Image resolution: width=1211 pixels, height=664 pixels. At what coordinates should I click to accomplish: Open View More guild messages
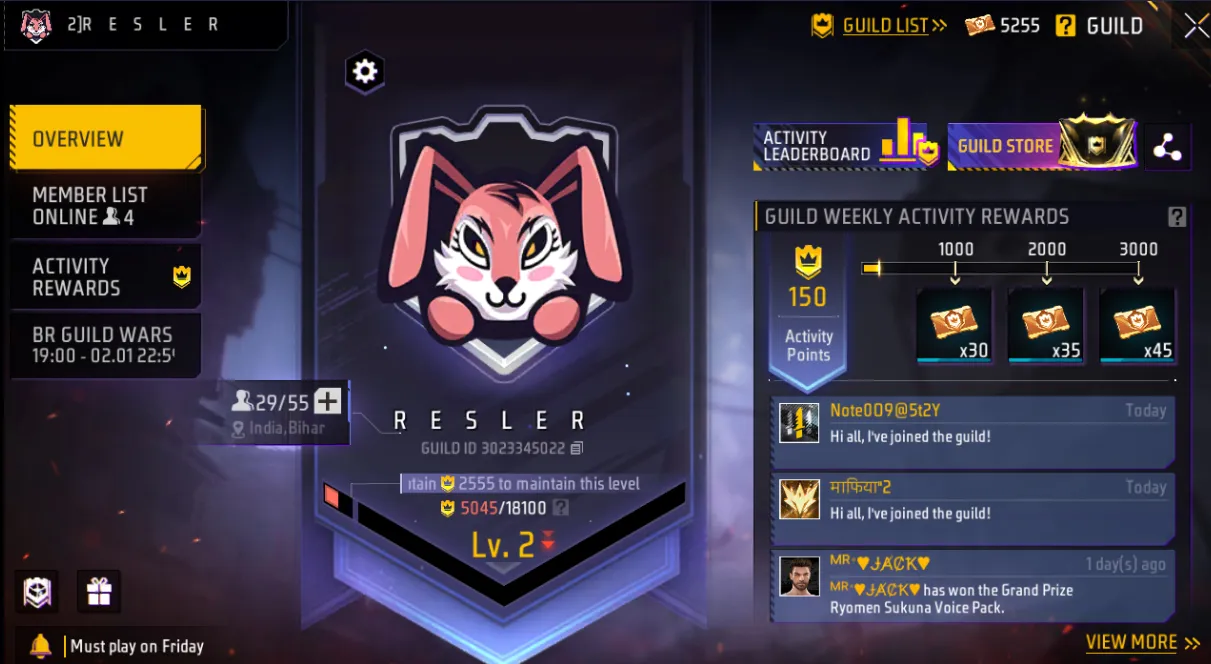pos(1142,643)
